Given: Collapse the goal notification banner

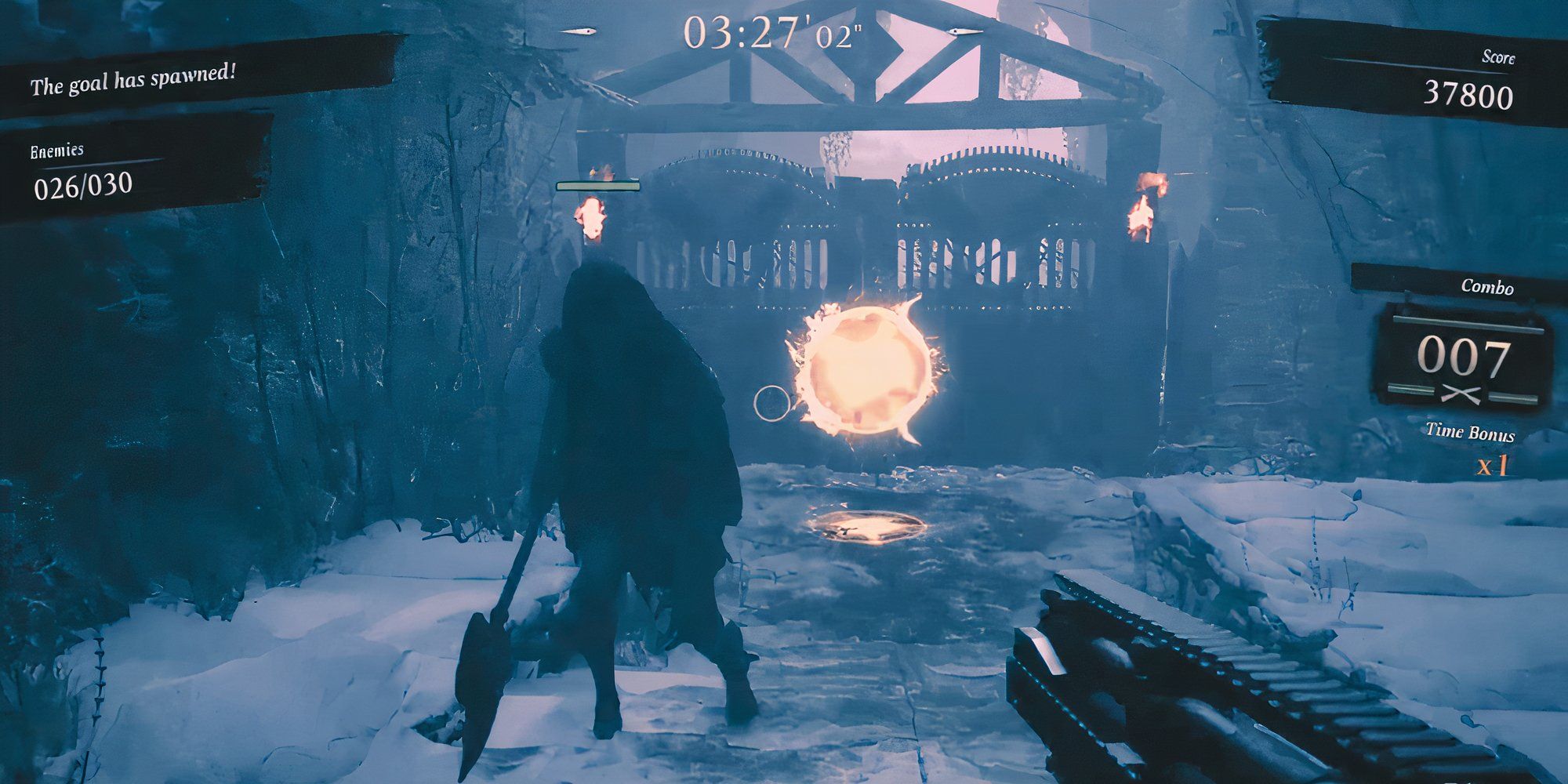Looking at the screenshot, I should coord(137,78).
